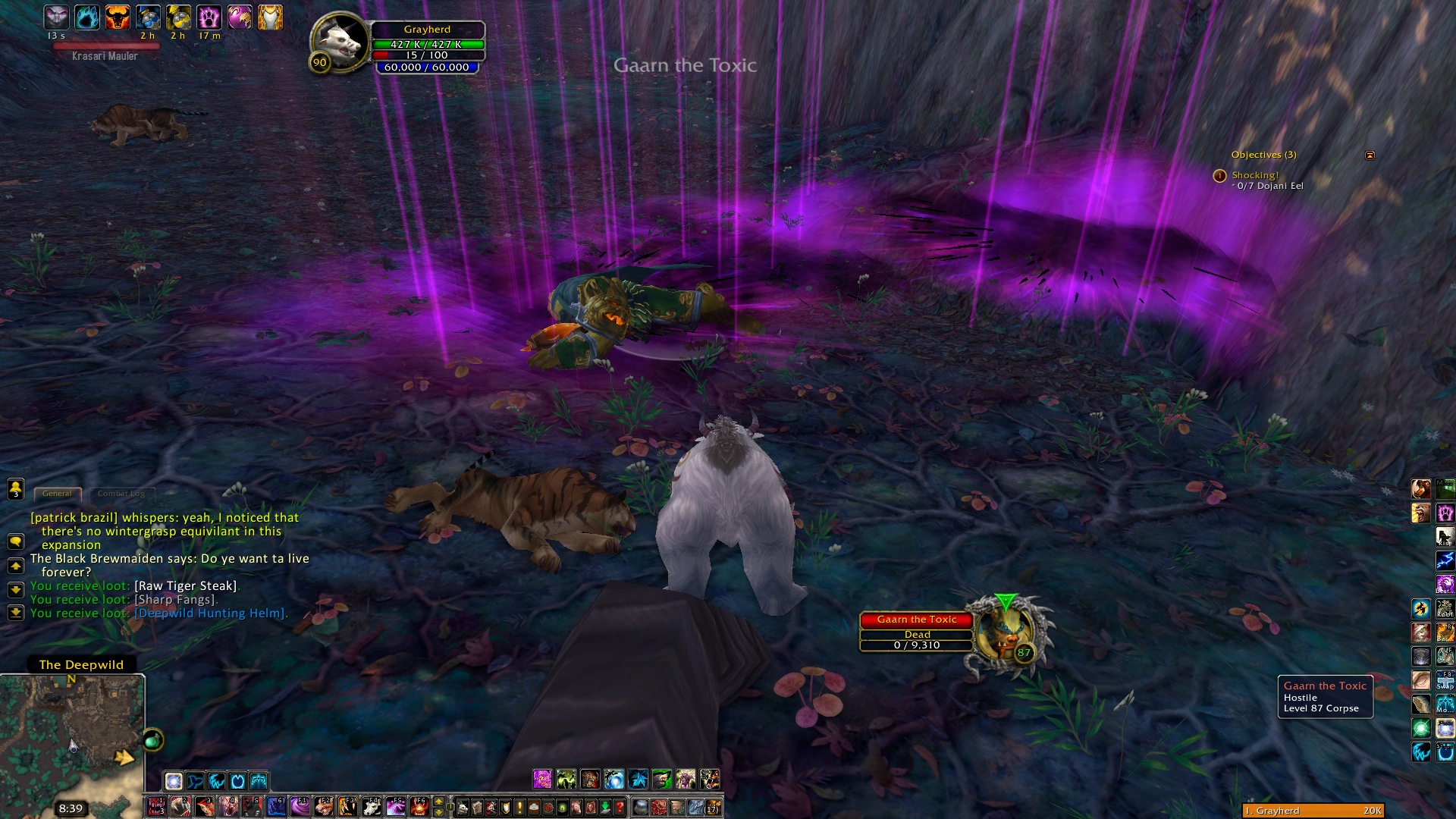The image size is (1456, 819).
Task: Open the yellow exclamation quest log button
Action: [519, 807]
